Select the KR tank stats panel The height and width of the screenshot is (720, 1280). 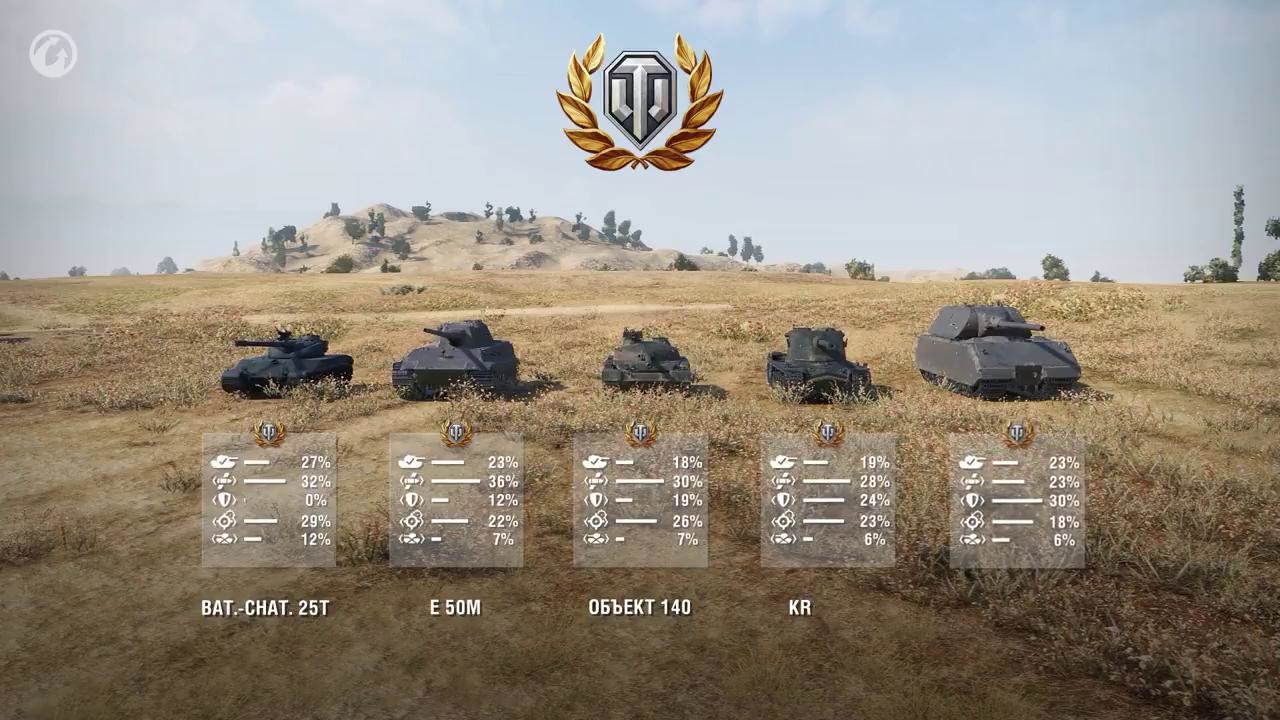827,500
